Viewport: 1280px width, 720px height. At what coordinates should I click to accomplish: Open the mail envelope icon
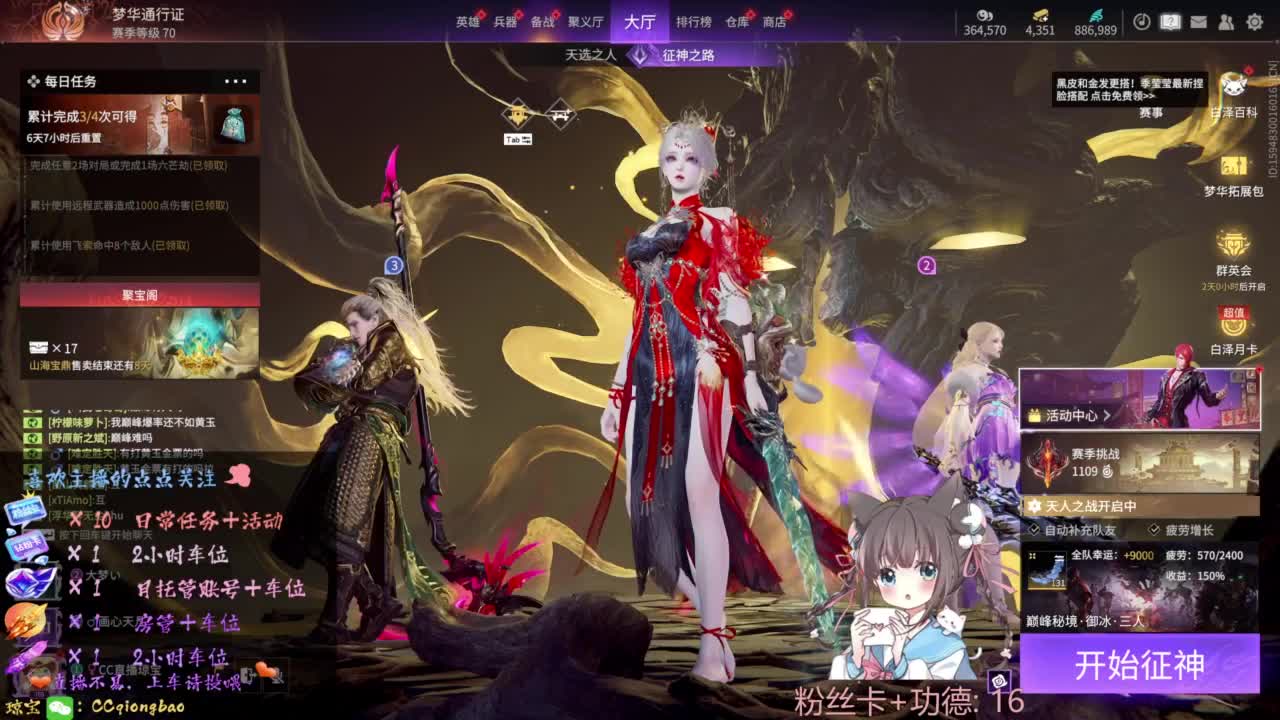coord(1198,22)
